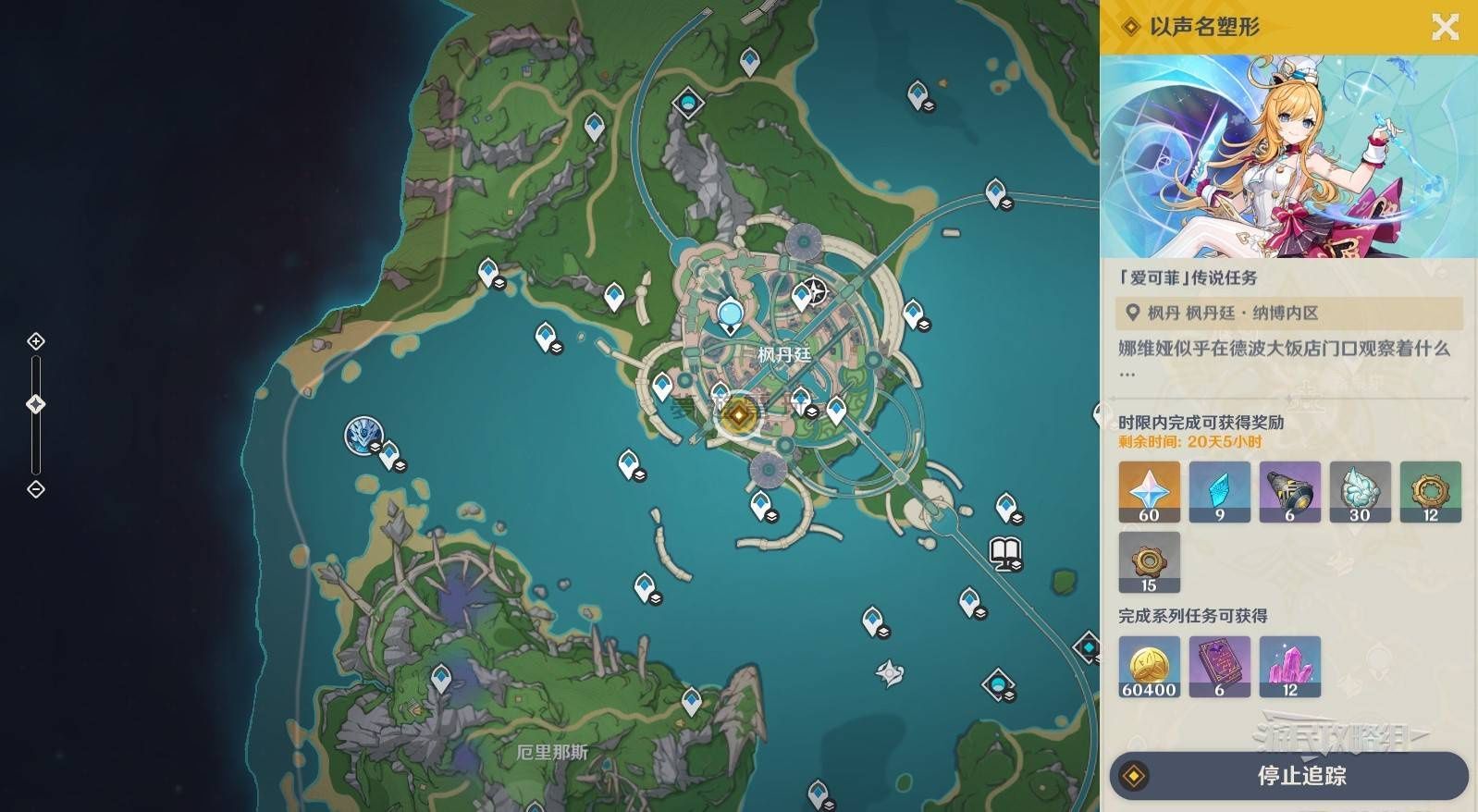Select the pale blue gem reward showing 30

1360,492
